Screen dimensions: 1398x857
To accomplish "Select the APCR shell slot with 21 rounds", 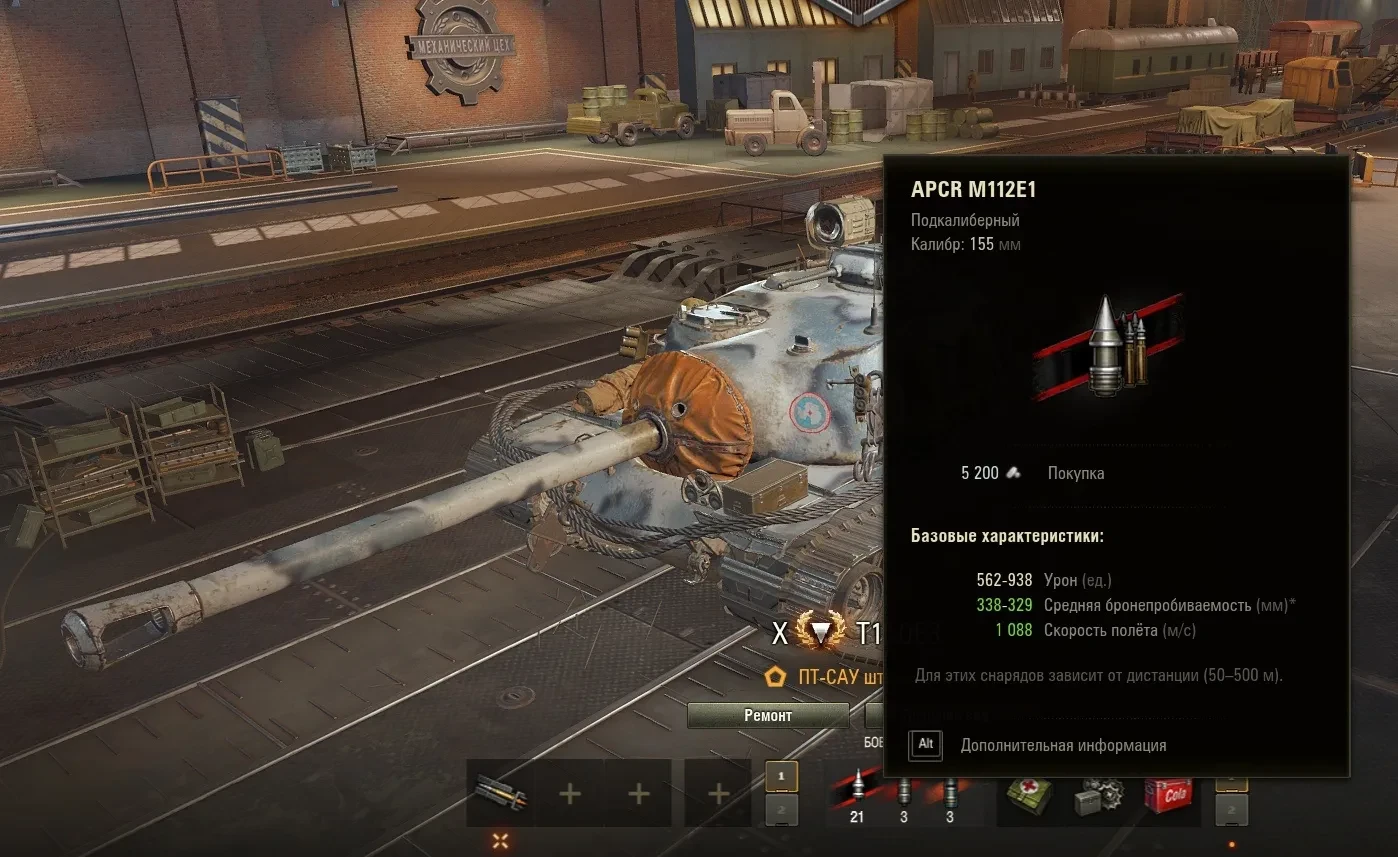I will tap(857, 794).
